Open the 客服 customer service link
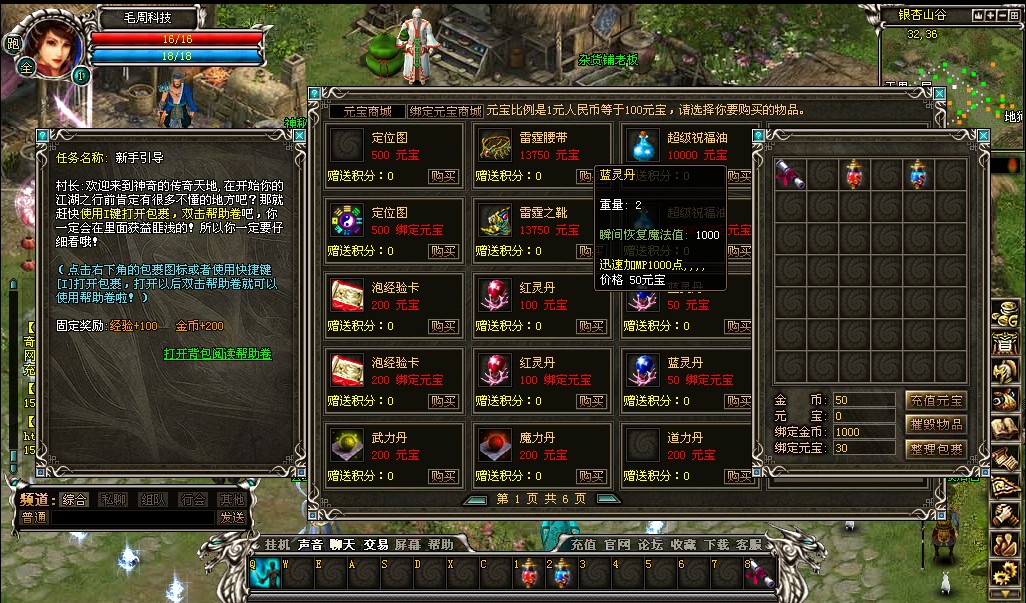Viewport: 1026px width, 603px height. 748,544
